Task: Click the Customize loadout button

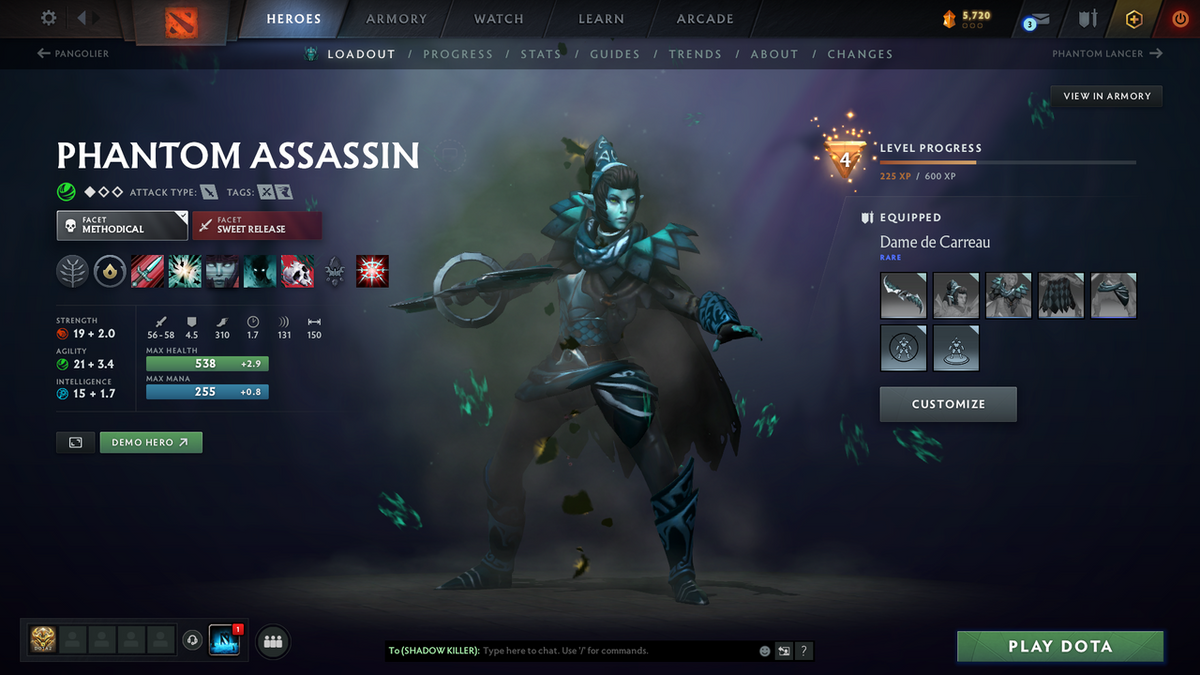Action: (948, 404)
